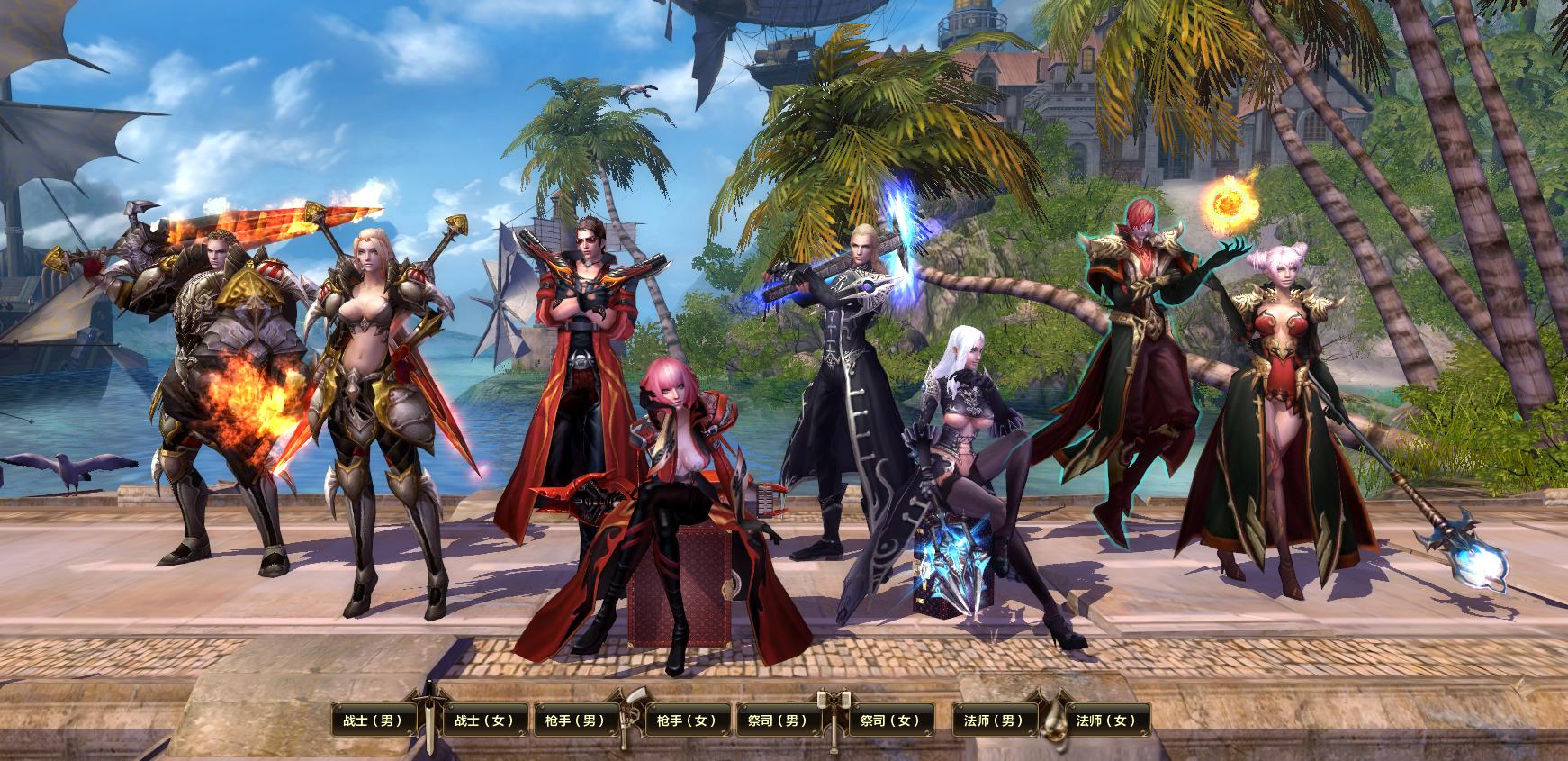The image size is (1568, 761).
Task: Pick the 枪手（男） male gunner class
Action: pos(576,720)
